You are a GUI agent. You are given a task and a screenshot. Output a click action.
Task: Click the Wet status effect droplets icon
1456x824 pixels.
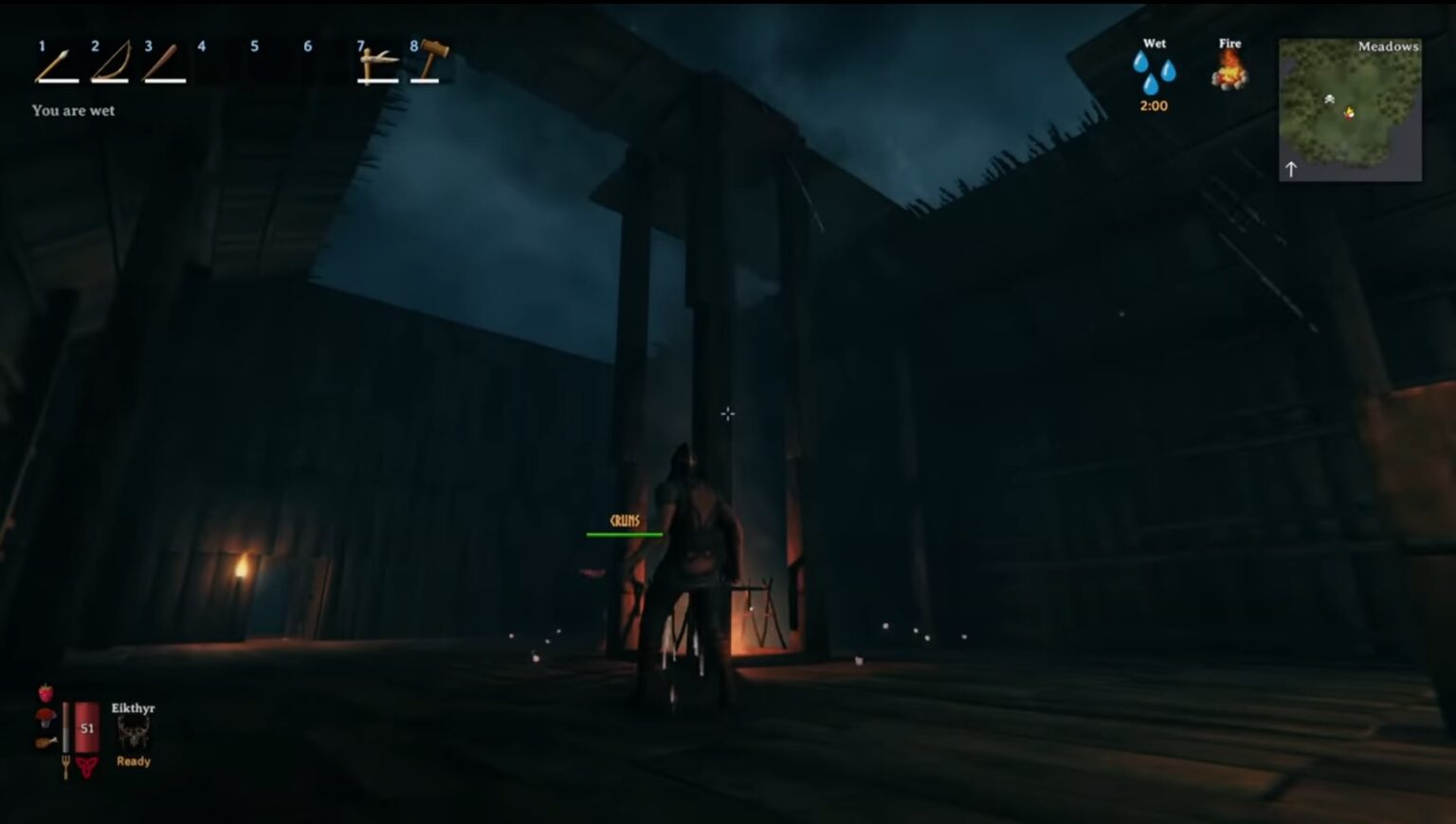[x=1154, y=71]
